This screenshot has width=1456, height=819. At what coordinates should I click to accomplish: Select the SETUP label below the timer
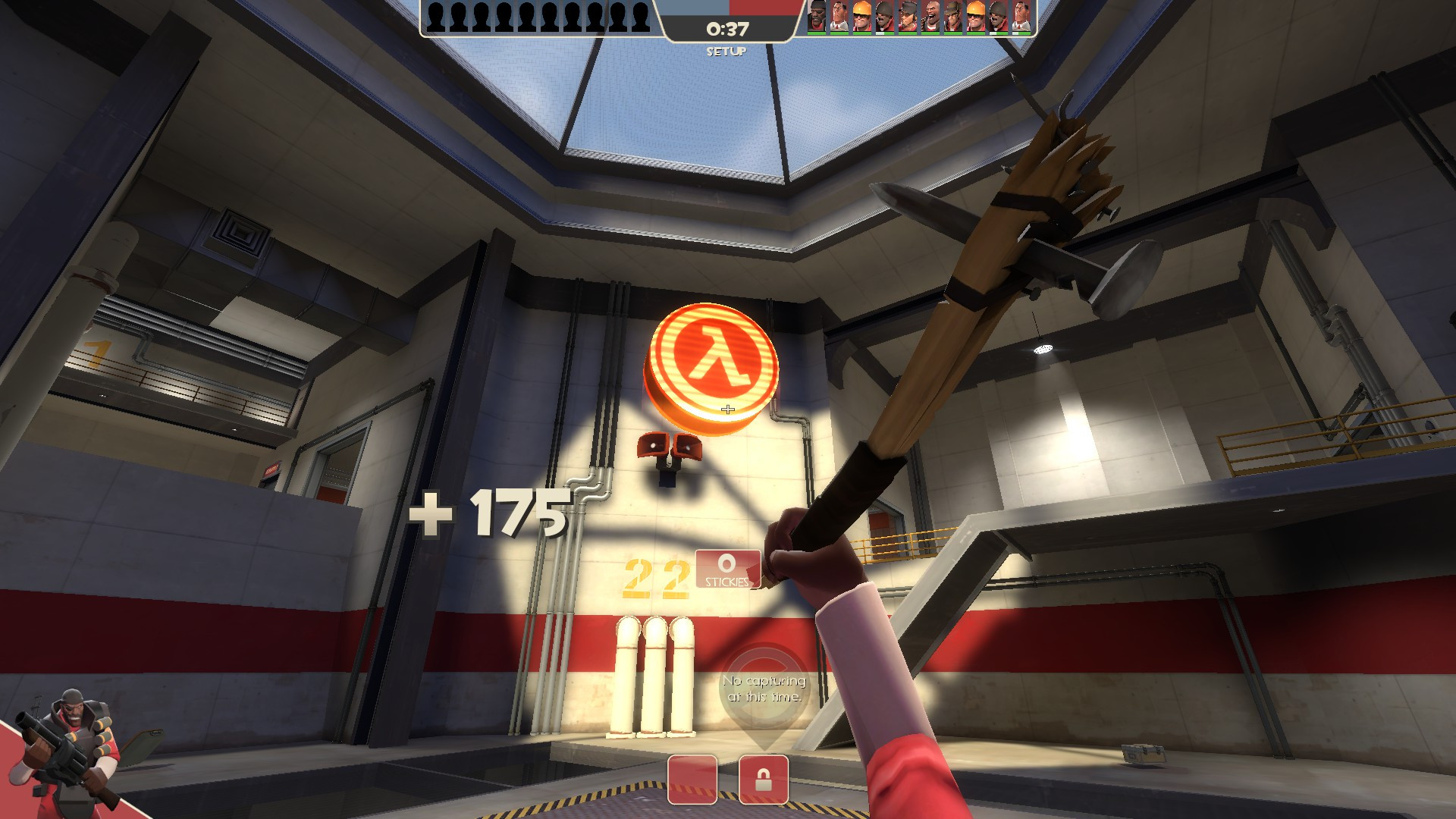click(727, 52)
